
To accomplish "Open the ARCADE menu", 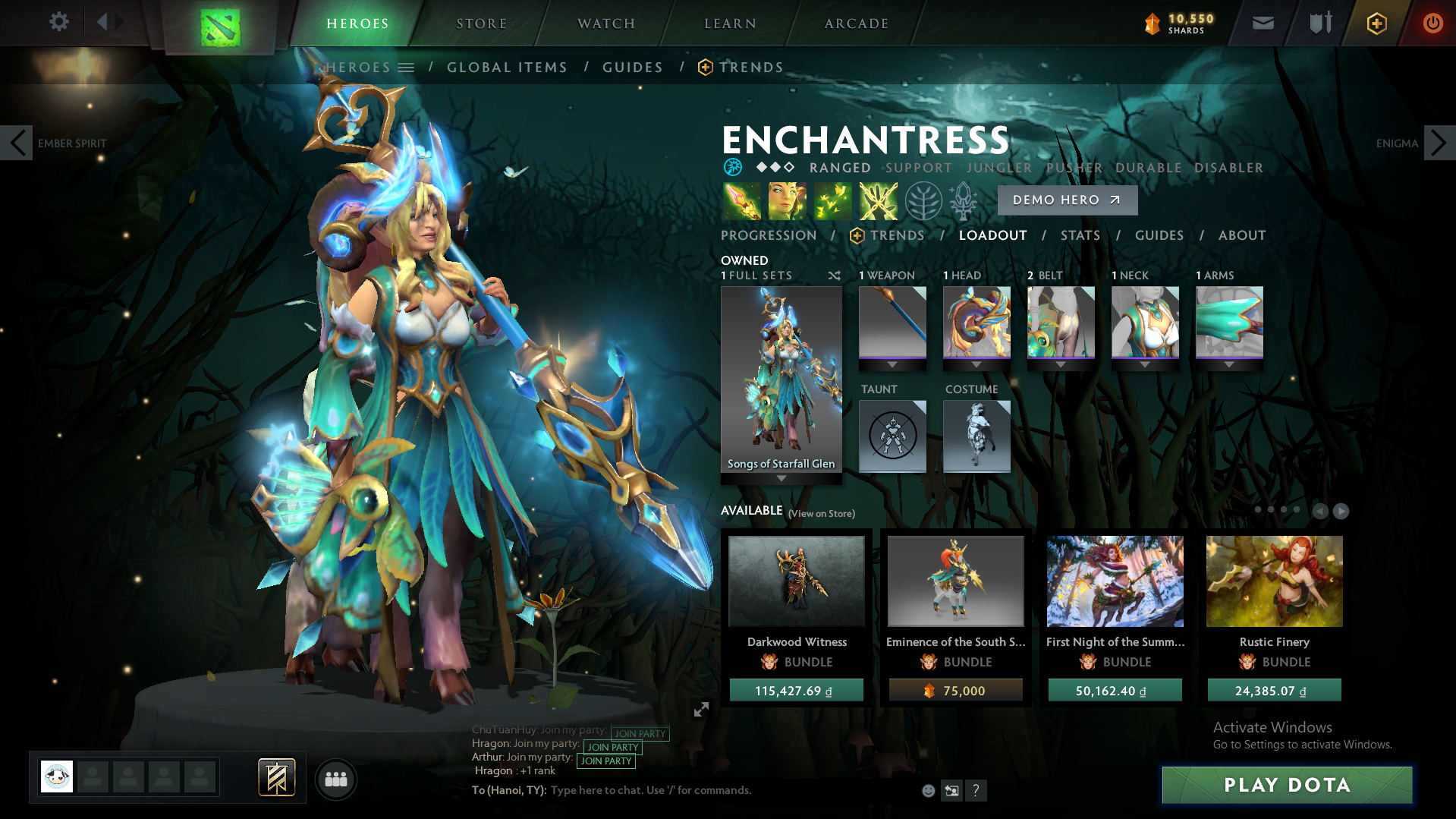I will [856, 23].
